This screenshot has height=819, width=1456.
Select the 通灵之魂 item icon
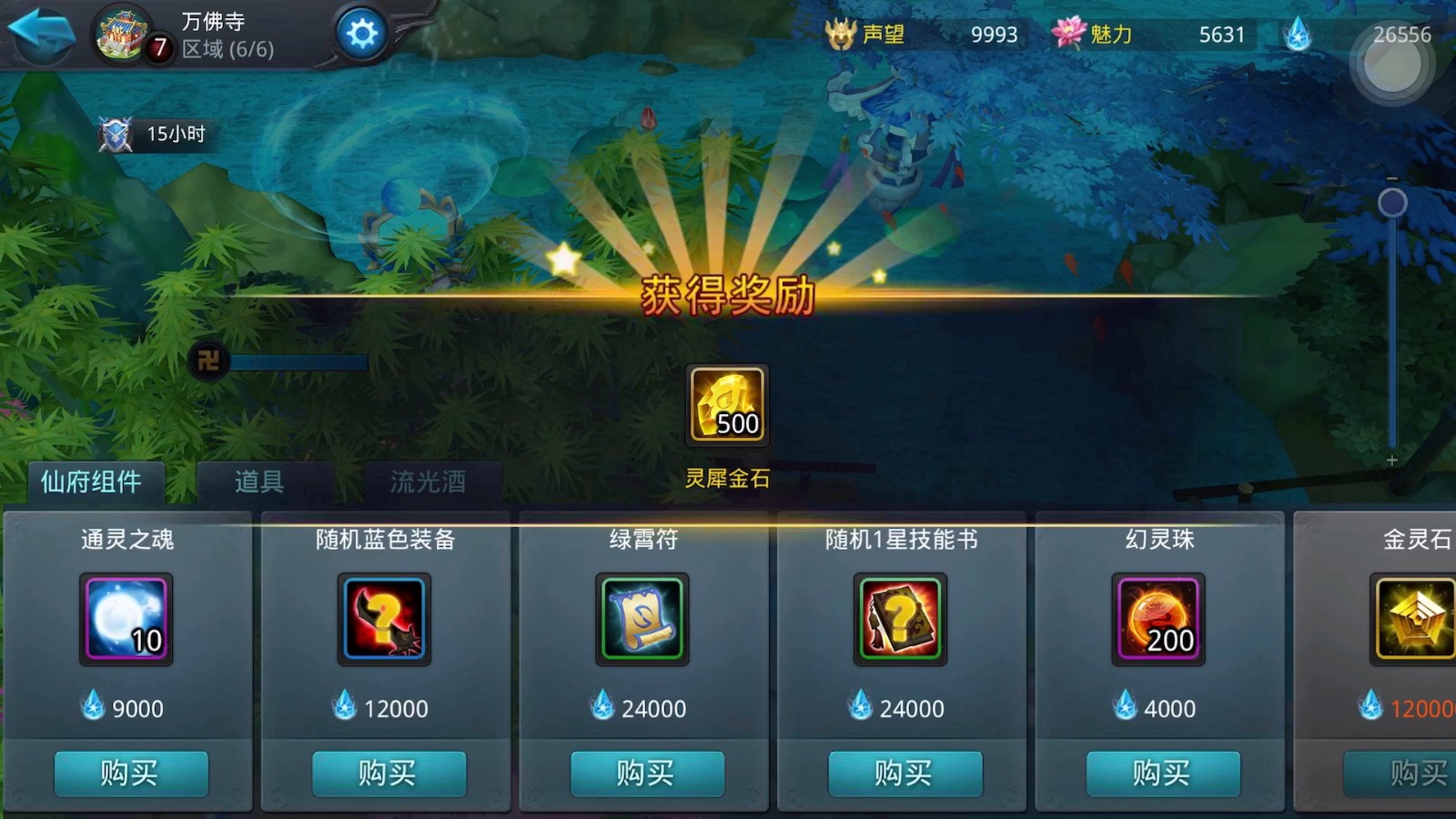(125, 620)
